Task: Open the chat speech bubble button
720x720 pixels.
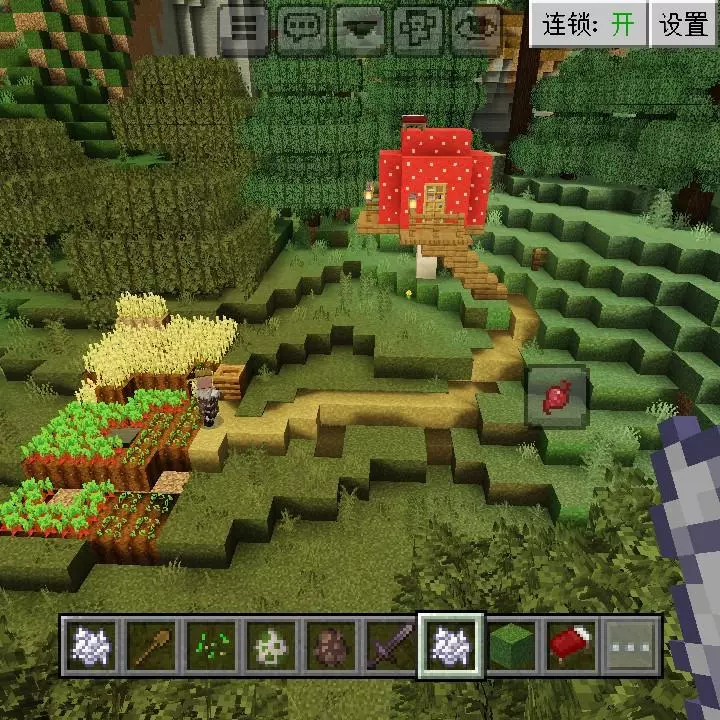Action: [302, 29]
